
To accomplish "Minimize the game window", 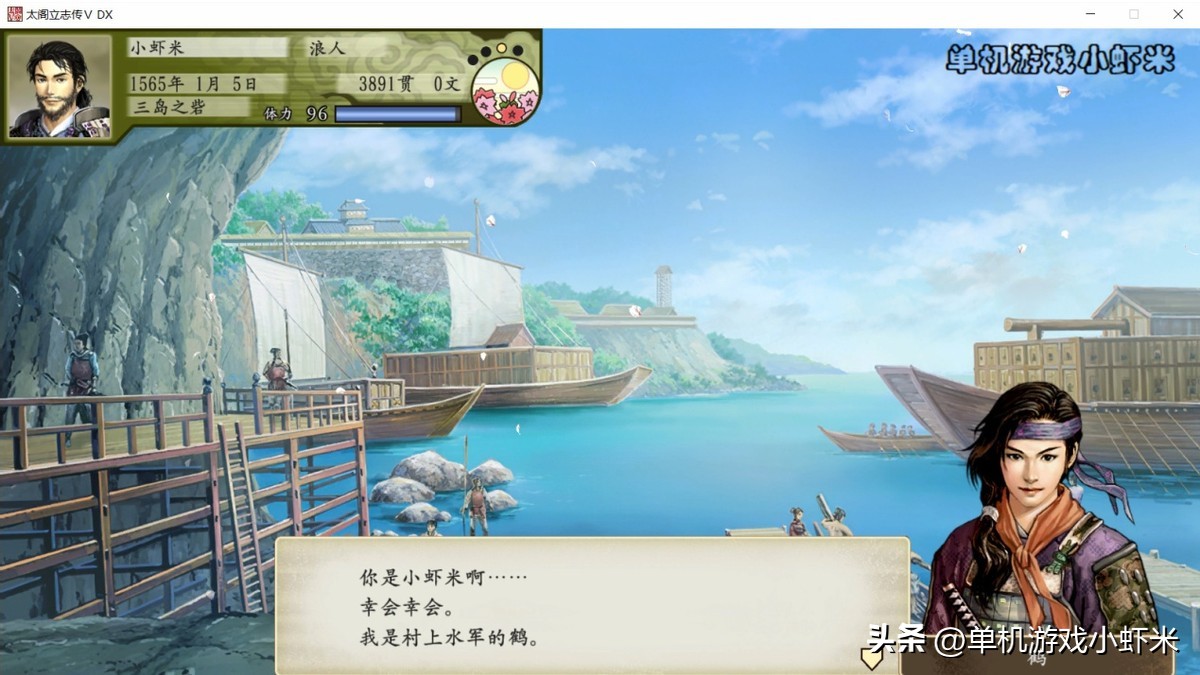I will pyautogui.click(x=1089, y=14).
